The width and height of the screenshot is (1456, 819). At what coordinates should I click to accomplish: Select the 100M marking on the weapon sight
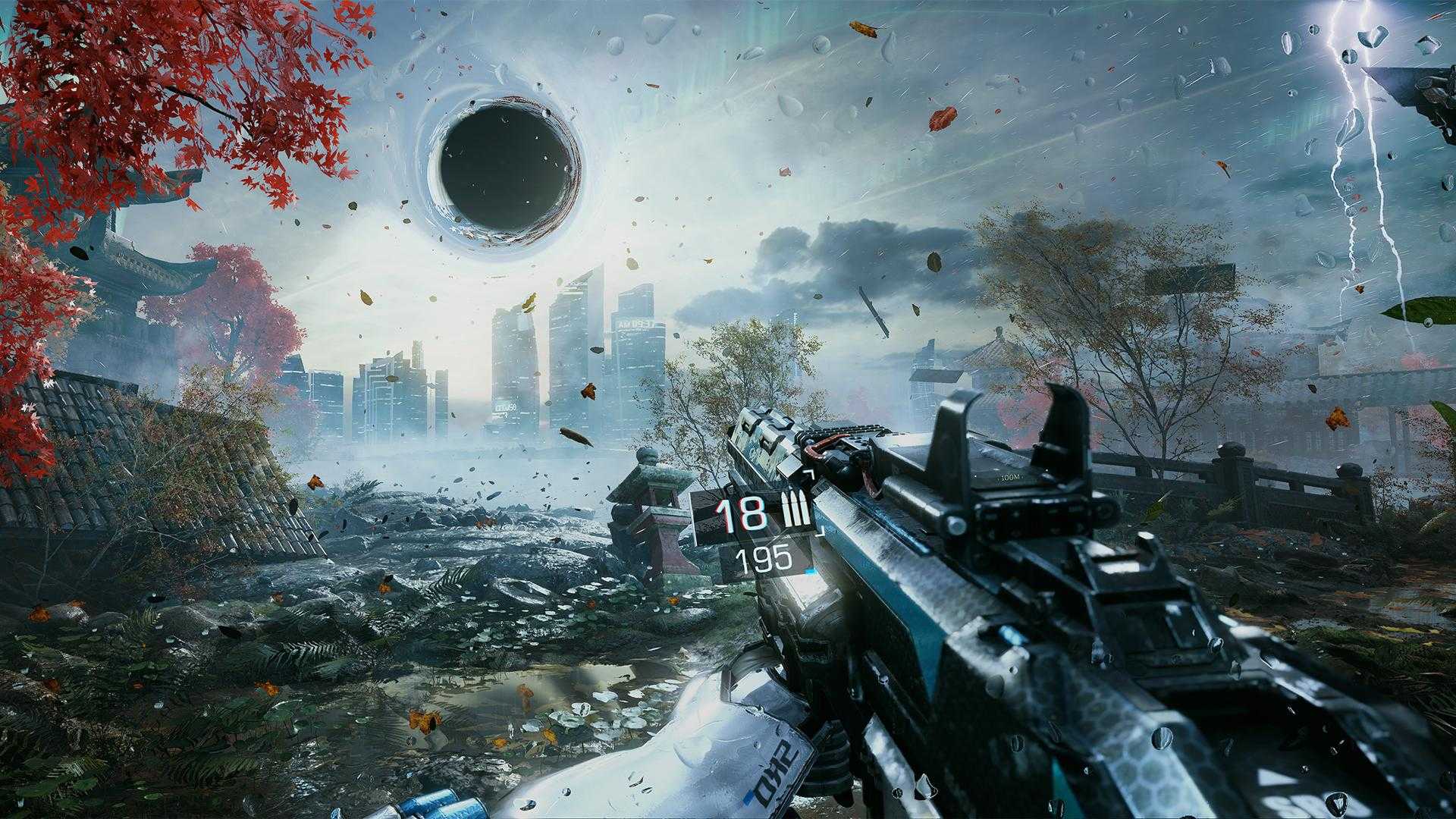point(1012,476)
